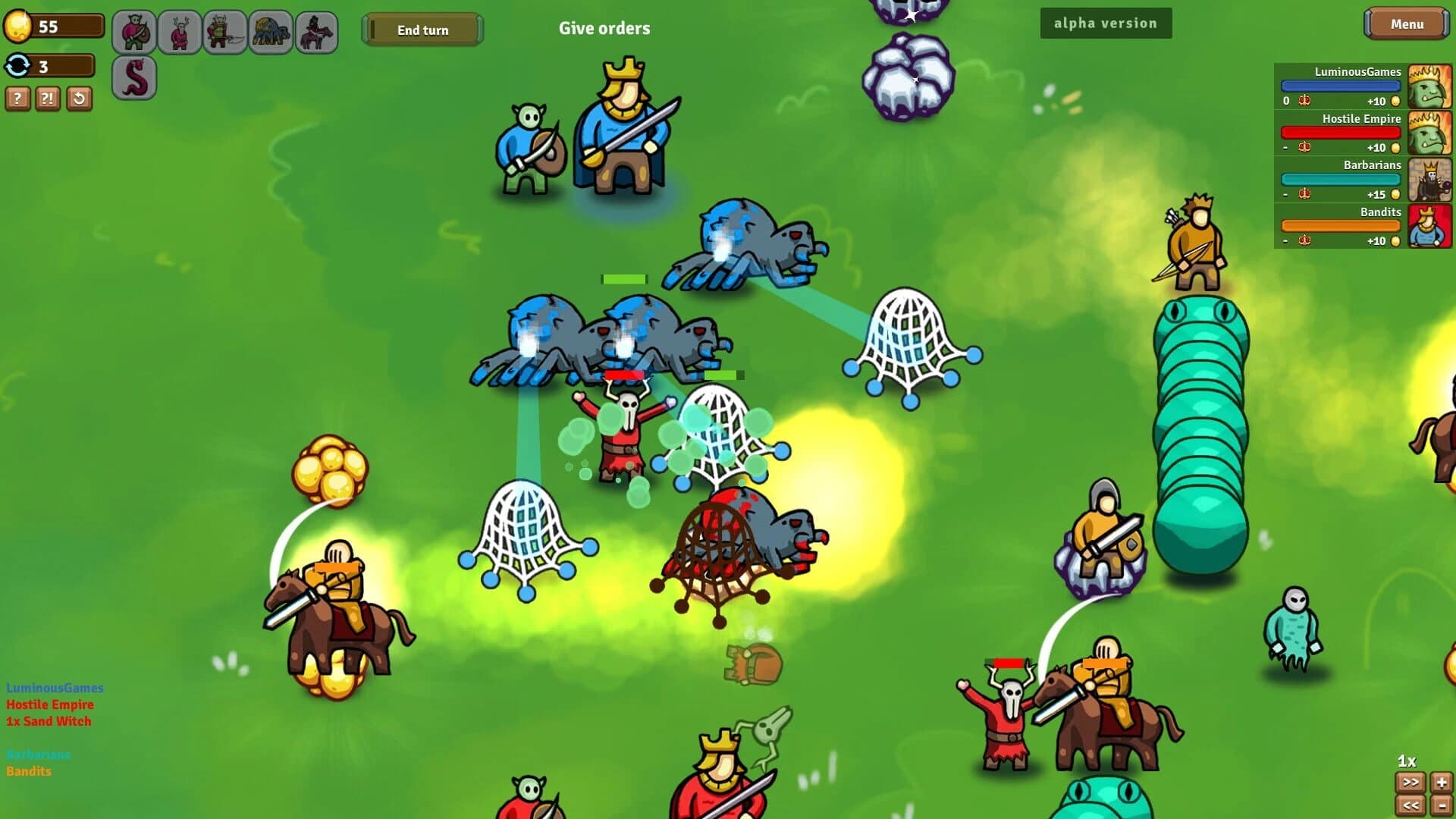The height and width of the screenshot is (819, 1456).
Task: Click the Hostile Empire health bar
Action: click(x=1341, y=132)
